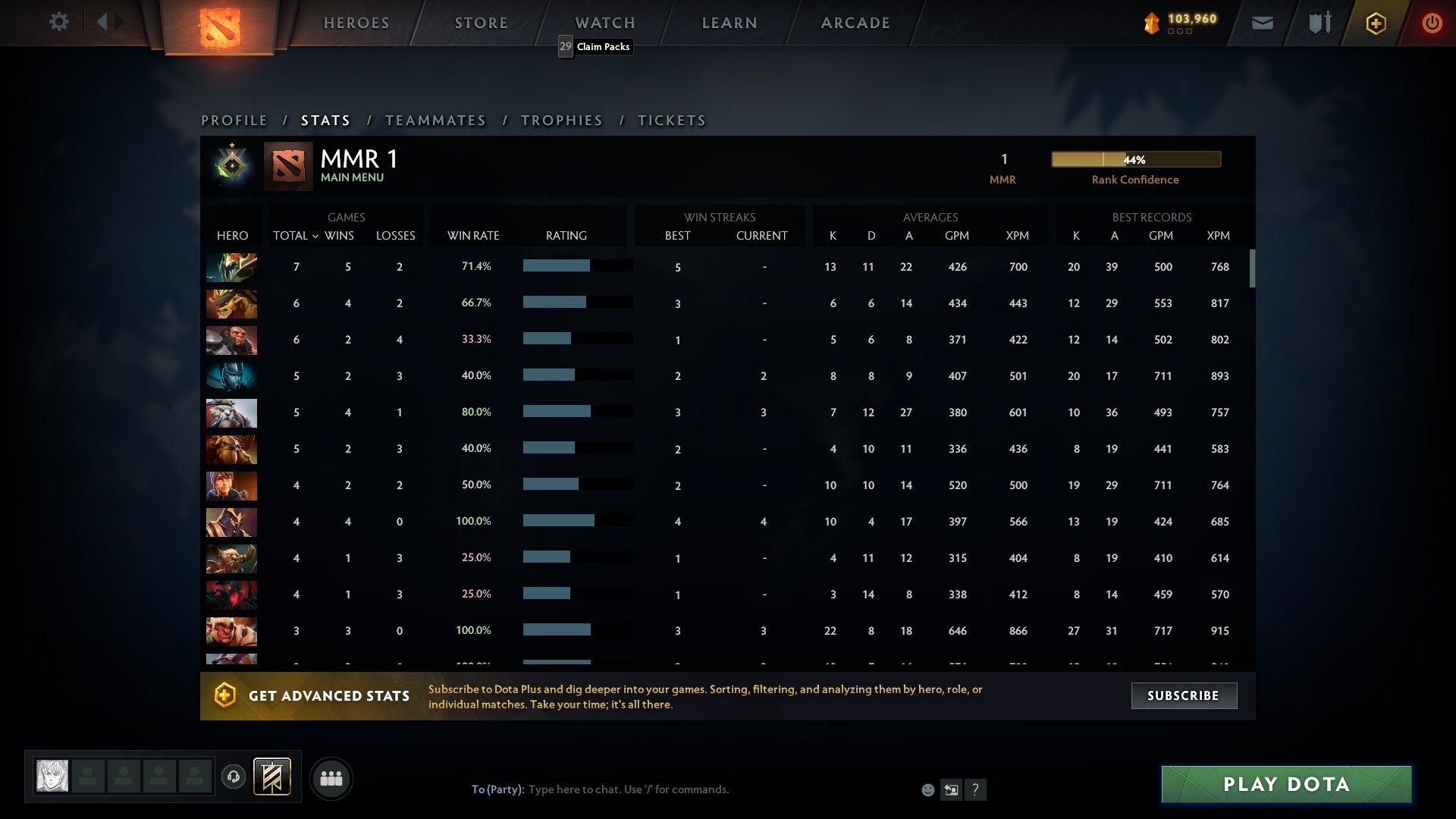Open the friends list people icon
This screenshot has height=819, width=1456.
[x=331, y=778]
